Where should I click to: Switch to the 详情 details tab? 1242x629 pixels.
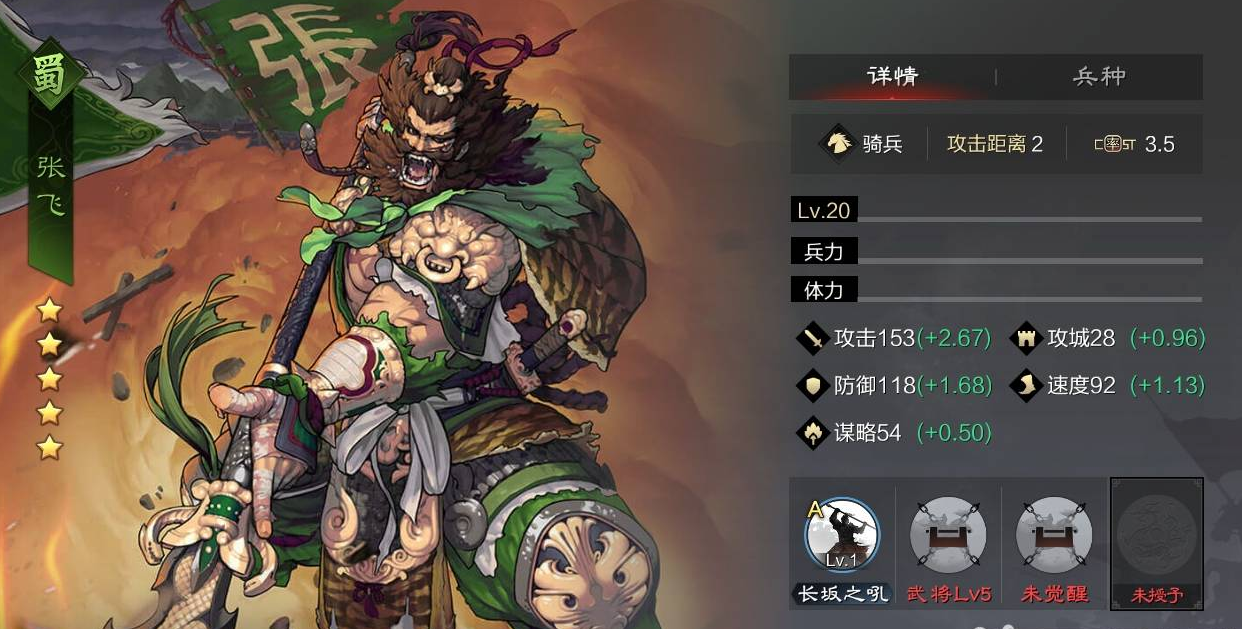click(892, 77)
